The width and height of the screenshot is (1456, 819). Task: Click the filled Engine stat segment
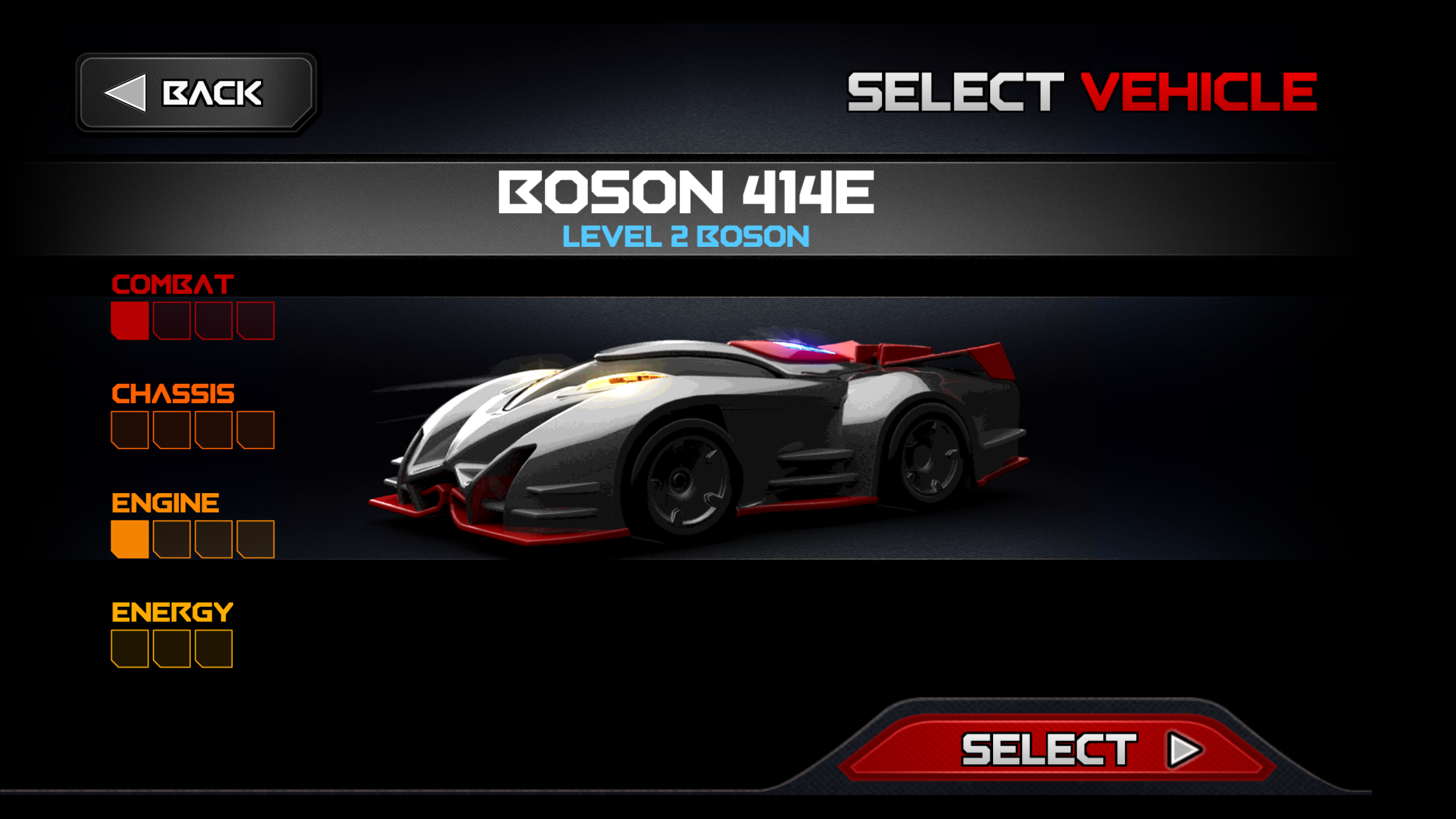pyautogui.click(x=130, y=540)
